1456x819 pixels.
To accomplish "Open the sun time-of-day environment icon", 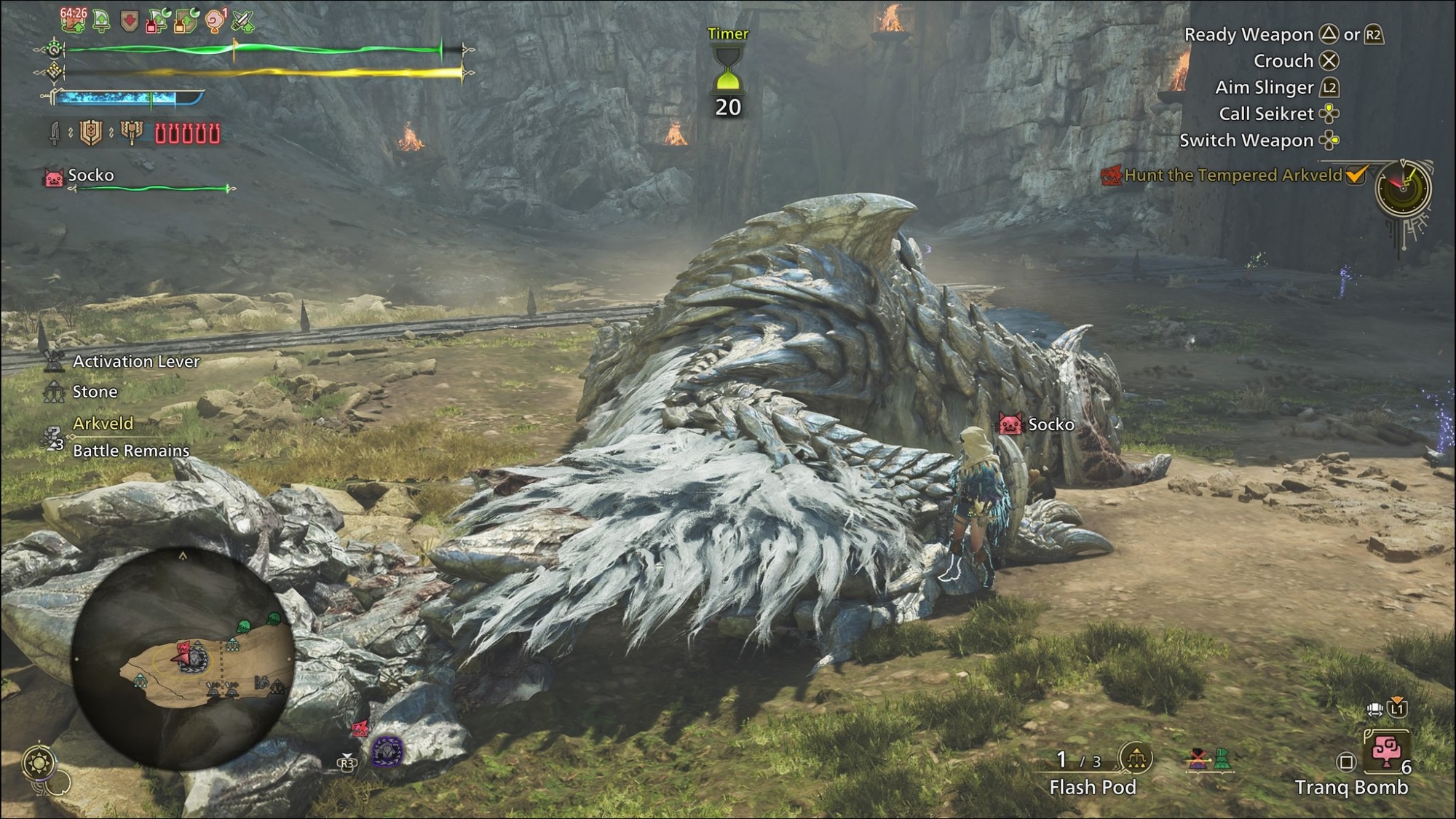I will (38, 763).
